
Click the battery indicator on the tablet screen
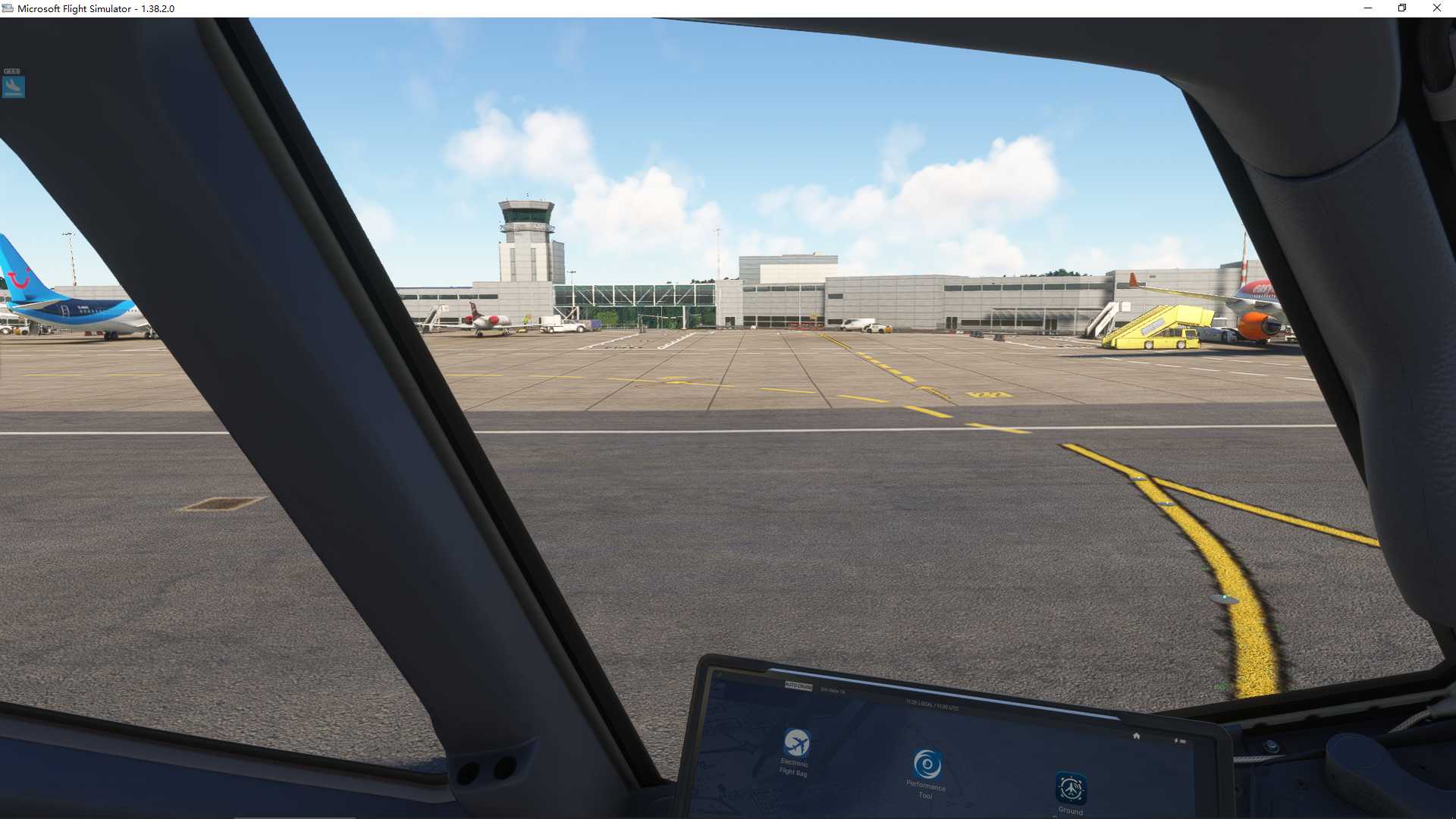pos(1180,739)
